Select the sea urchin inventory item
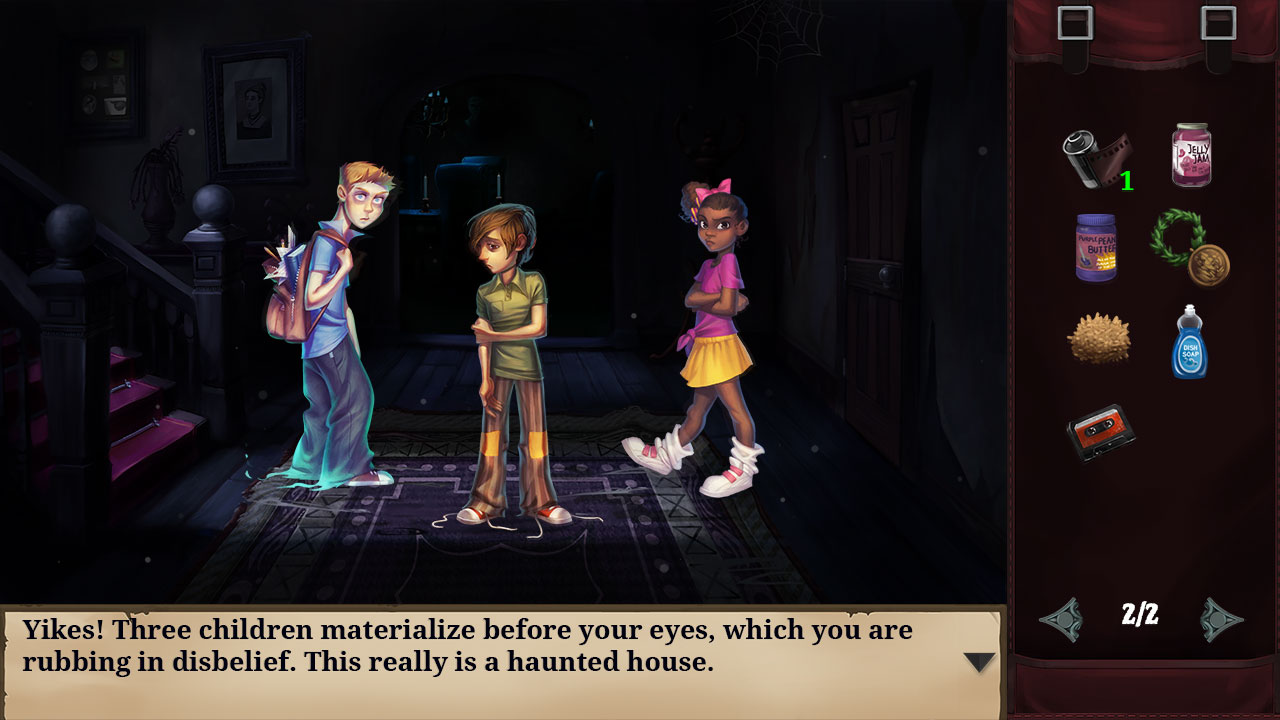The height and width of the screenshot is (720, 1280). pyautogui.click(x=1100, y=340)
